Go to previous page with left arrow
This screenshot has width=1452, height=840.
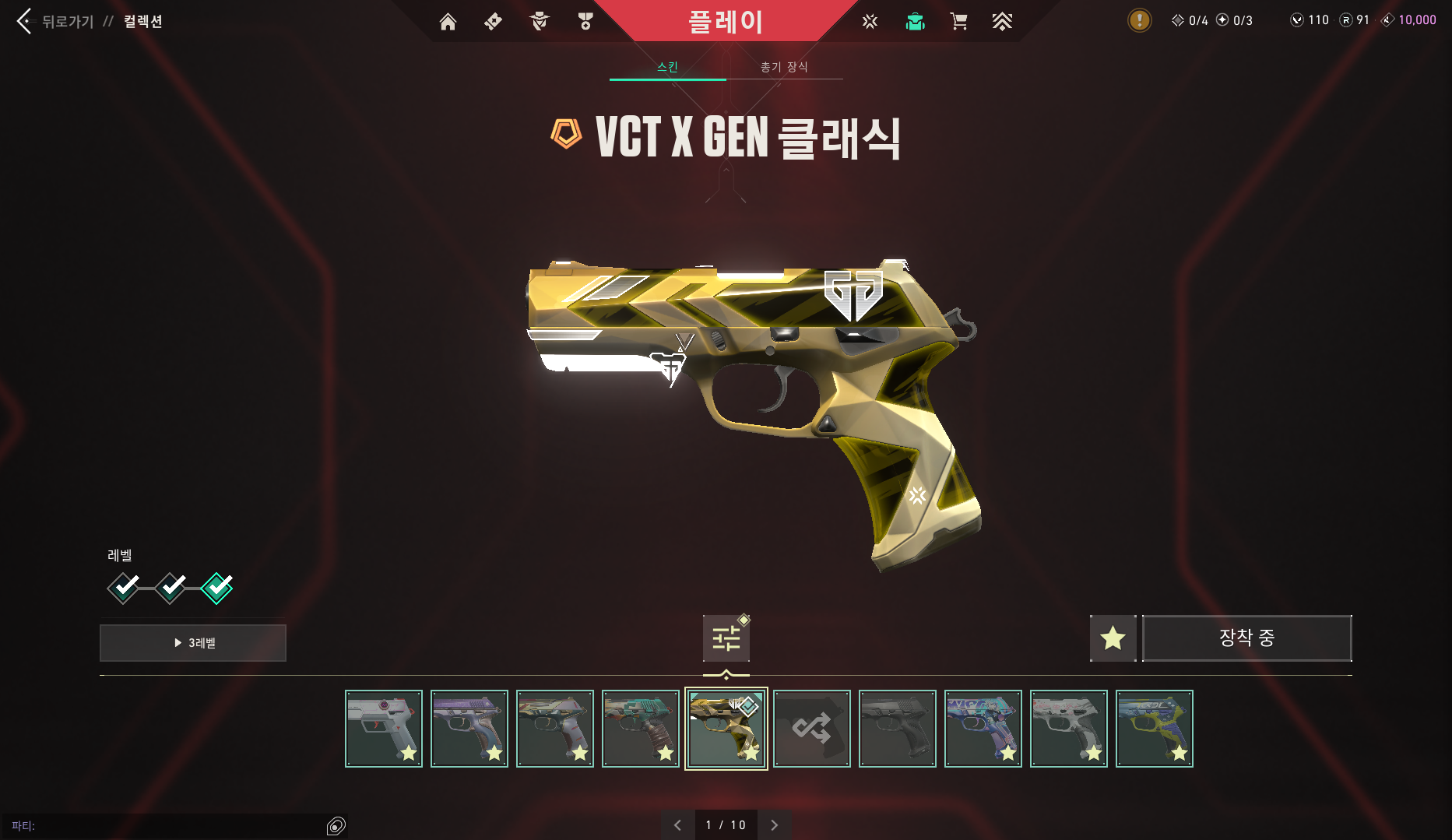coord(677,824)
